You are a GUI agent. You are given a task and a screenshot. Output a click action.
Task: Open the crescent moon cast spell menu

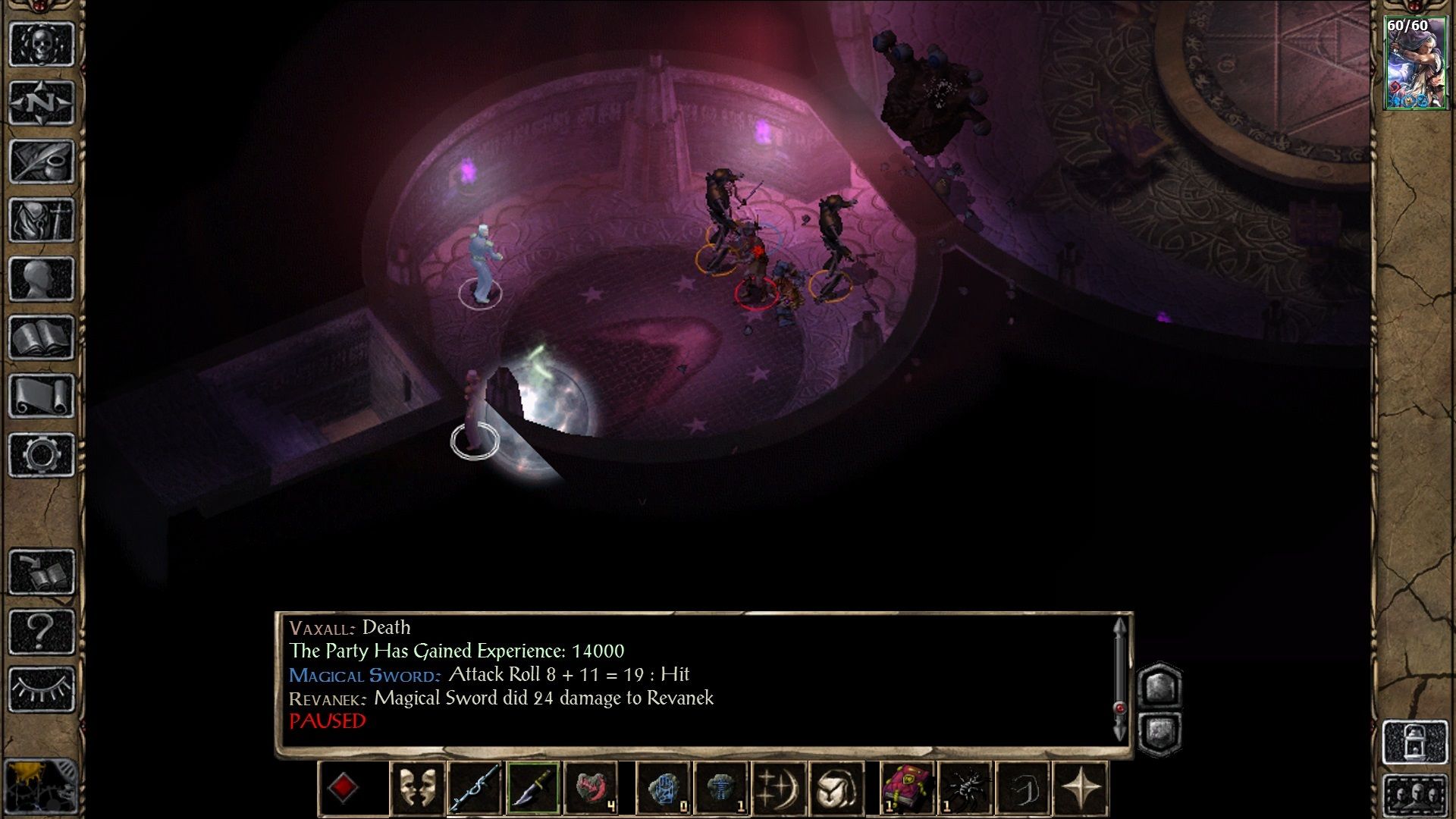(x=778, y=789)
